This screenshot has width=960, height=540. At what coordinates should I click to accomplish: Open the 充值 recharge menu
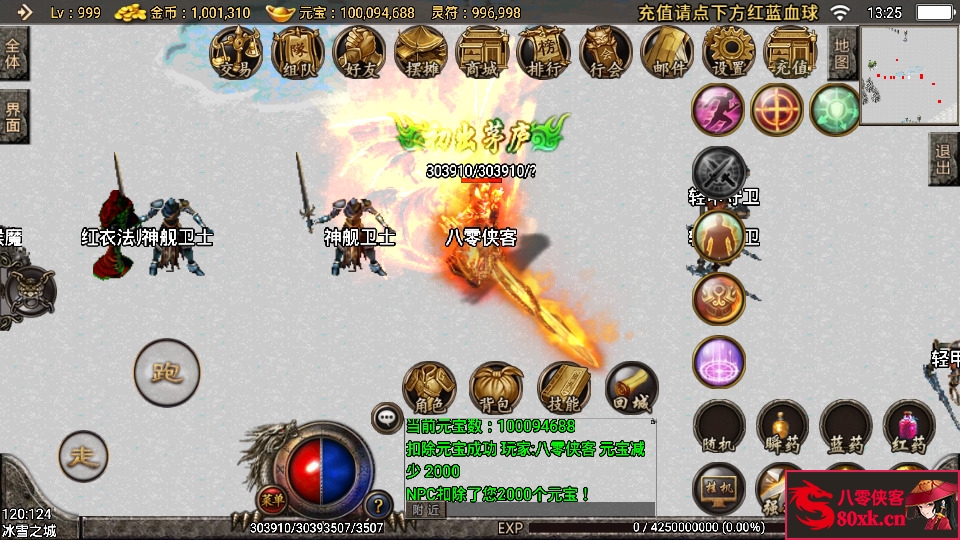point(791,51)
